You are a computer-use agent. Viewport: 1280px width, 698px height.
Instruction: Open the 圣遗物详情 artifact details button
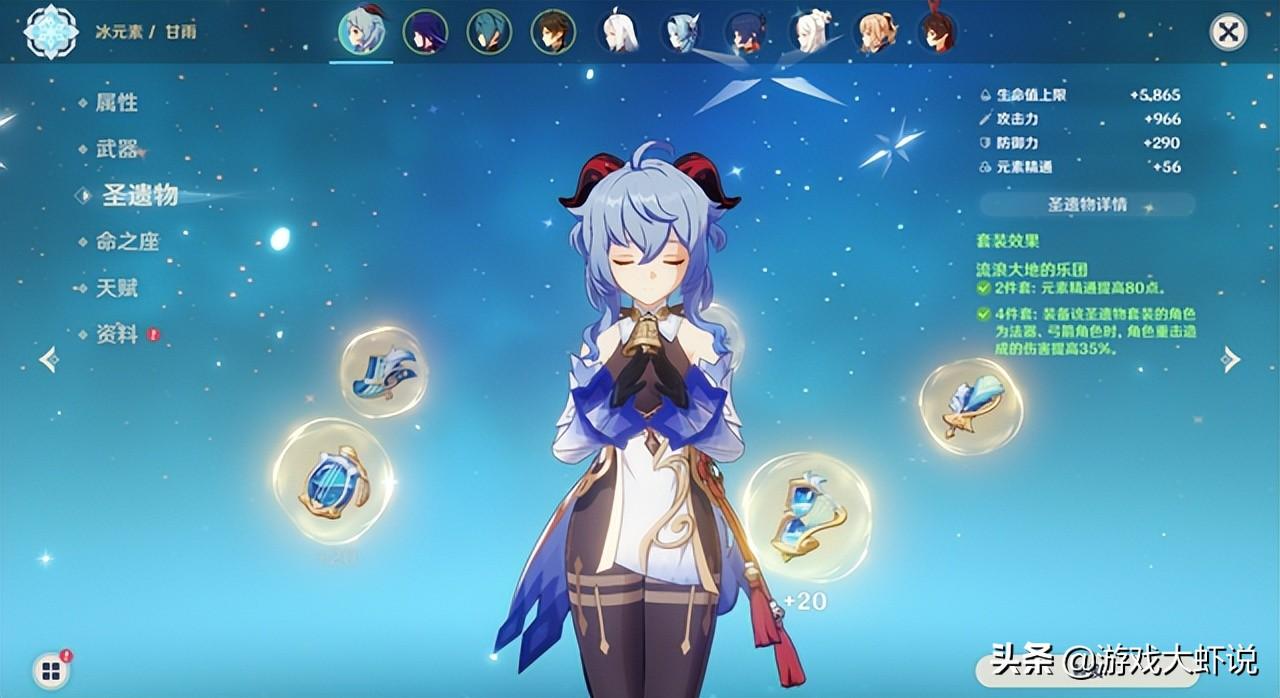click(1087, 205)
